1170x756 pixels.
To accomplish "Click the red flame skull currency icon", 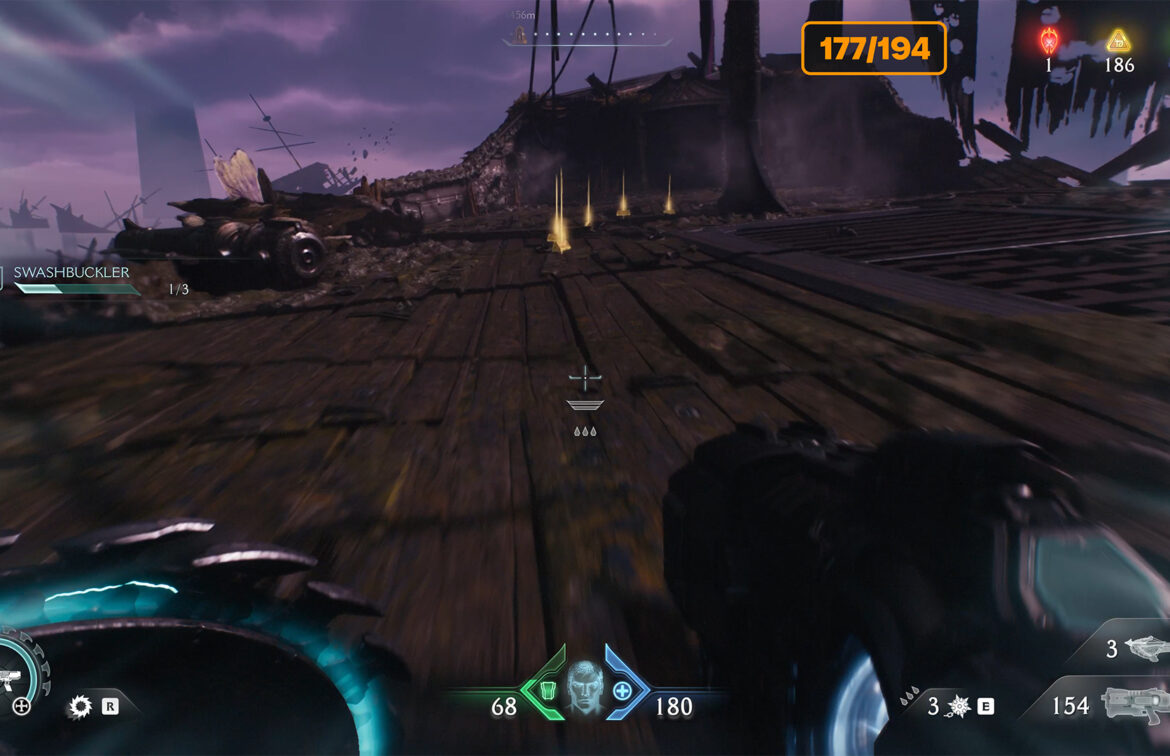I will point(1049,41).
